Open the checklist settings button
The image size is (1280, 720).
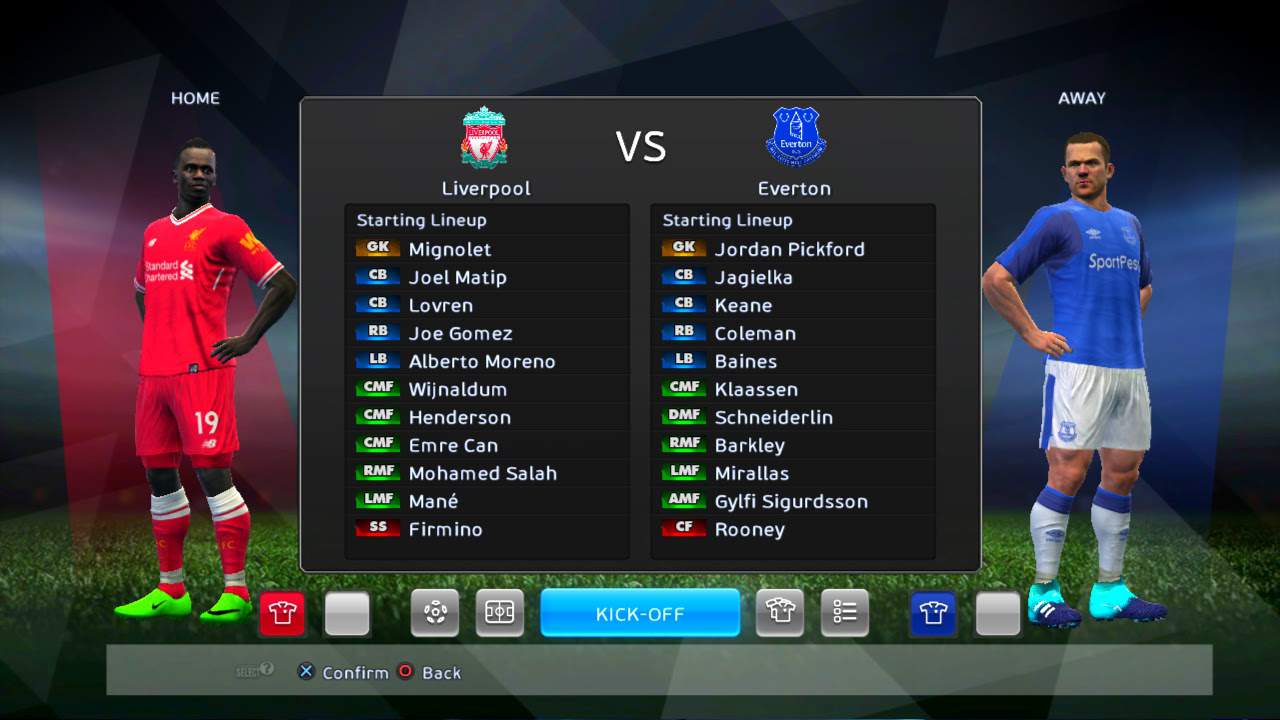845,613
